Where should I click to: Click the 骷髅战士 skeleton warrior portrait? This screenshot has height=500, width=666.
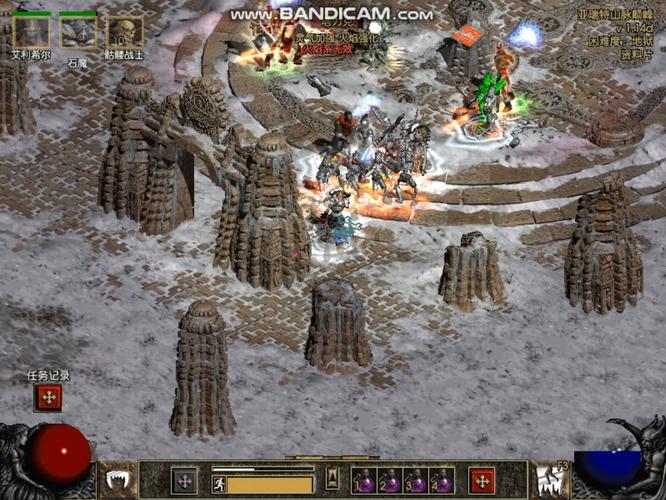pos(124,33)
